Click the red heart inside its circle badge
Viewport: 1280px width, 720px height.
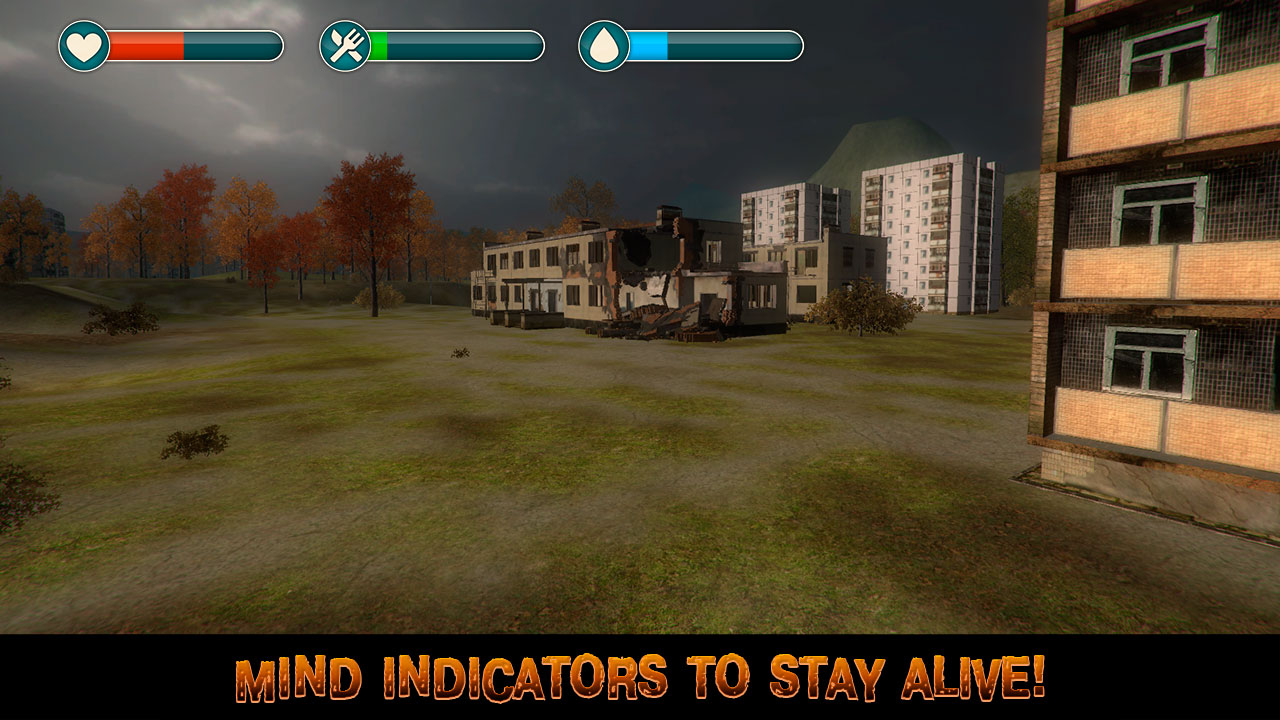tap(83, 44)
